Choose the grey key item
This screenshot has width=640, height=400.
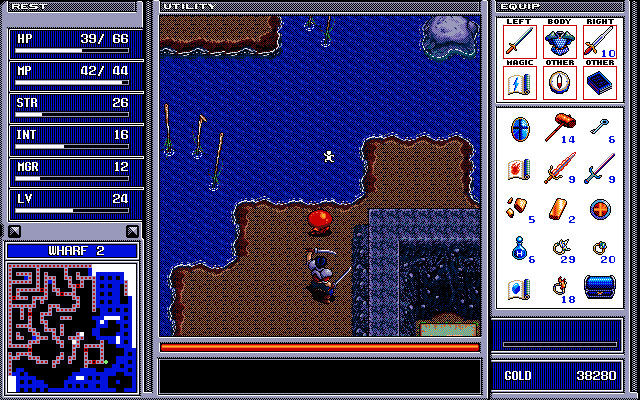pos(598,127)
